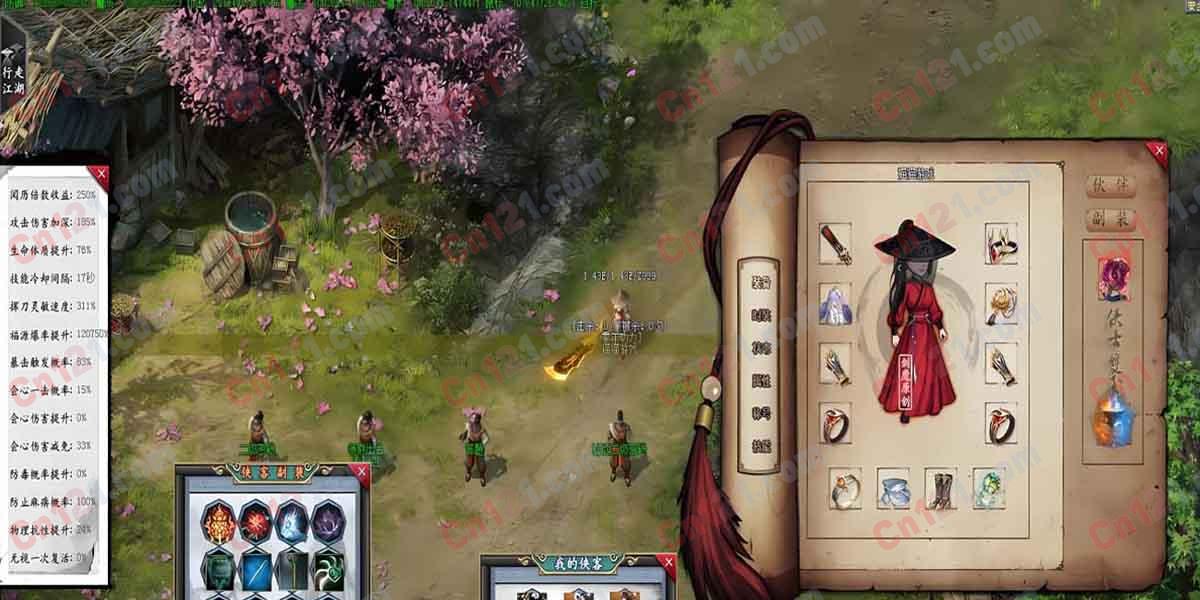
Task: Select the boots equipment slot
Action: click(x=941, y=488)
